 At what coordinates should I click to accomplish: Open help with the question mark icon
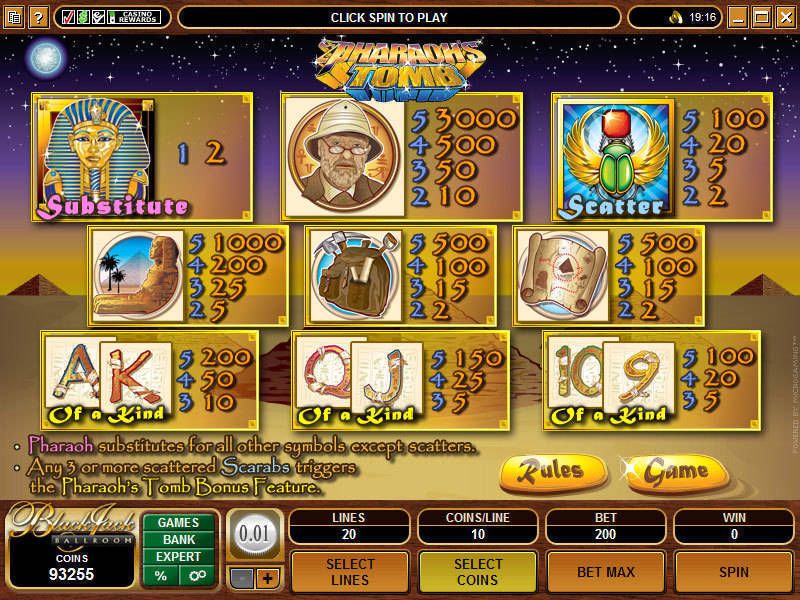pos(37,17)
